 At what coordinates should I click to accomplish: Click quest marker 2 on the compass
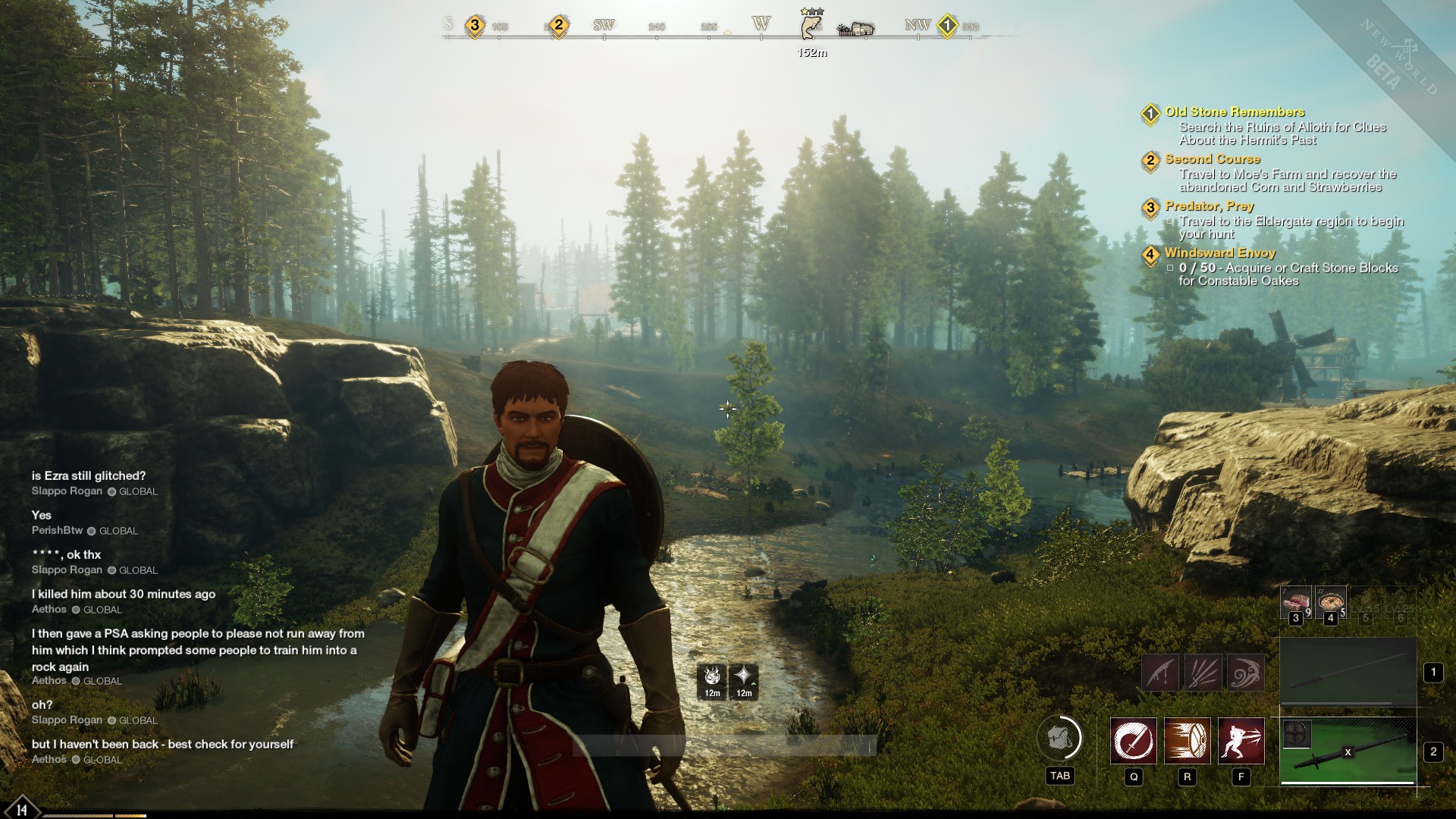click(x=559, y=26)
